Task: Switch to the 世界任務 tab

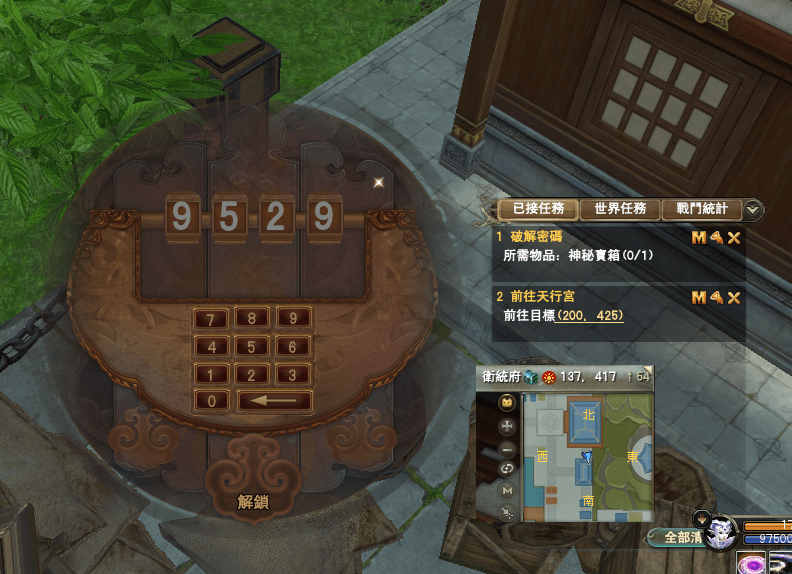Action: (x=620, y=209)
